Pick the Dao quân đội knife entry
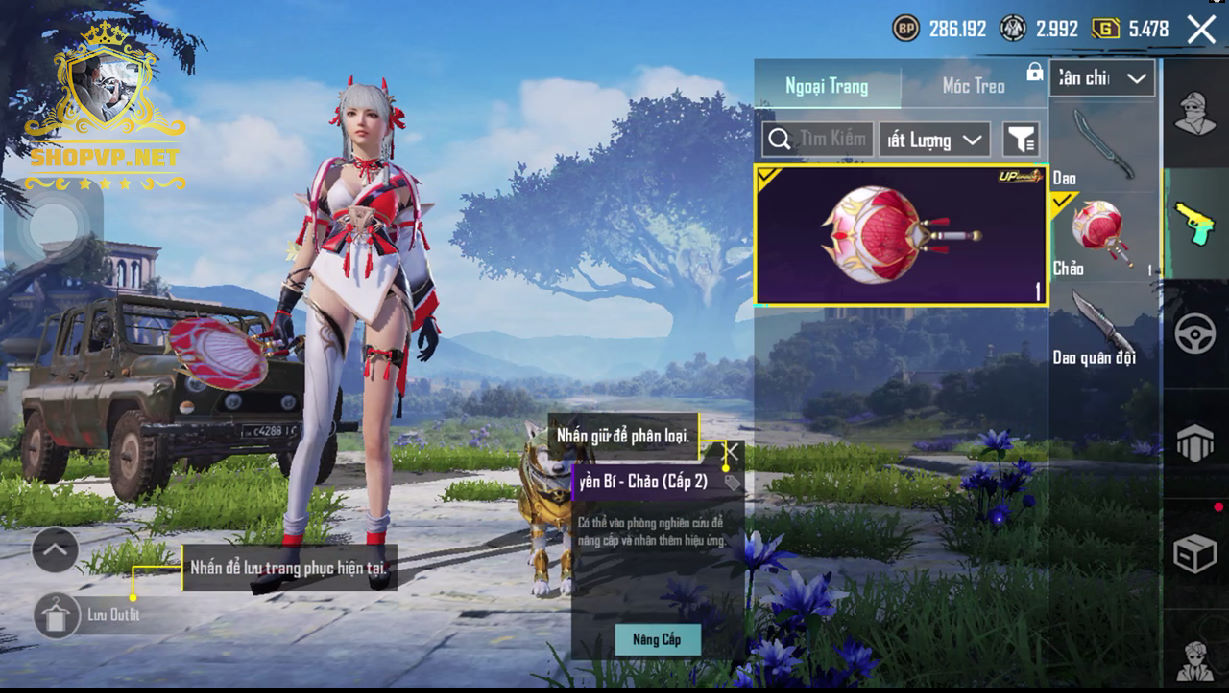Screen dimensions: 1229x693 coord(1103,325)
